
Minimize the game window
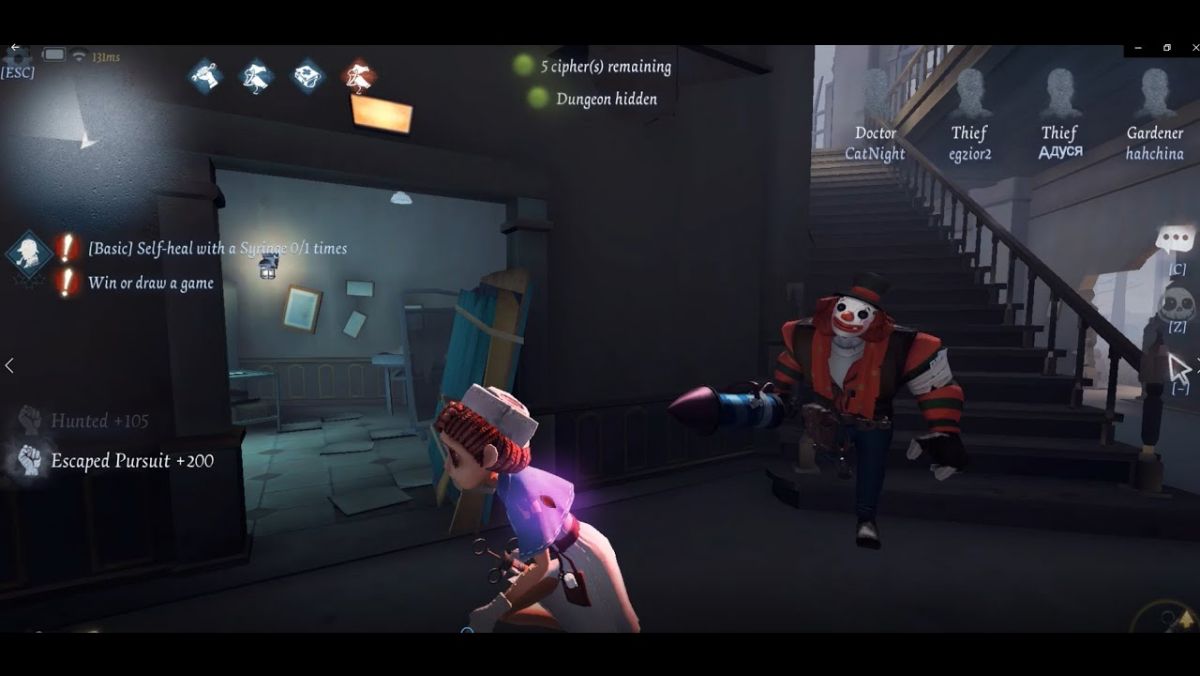coord(1138,48)
